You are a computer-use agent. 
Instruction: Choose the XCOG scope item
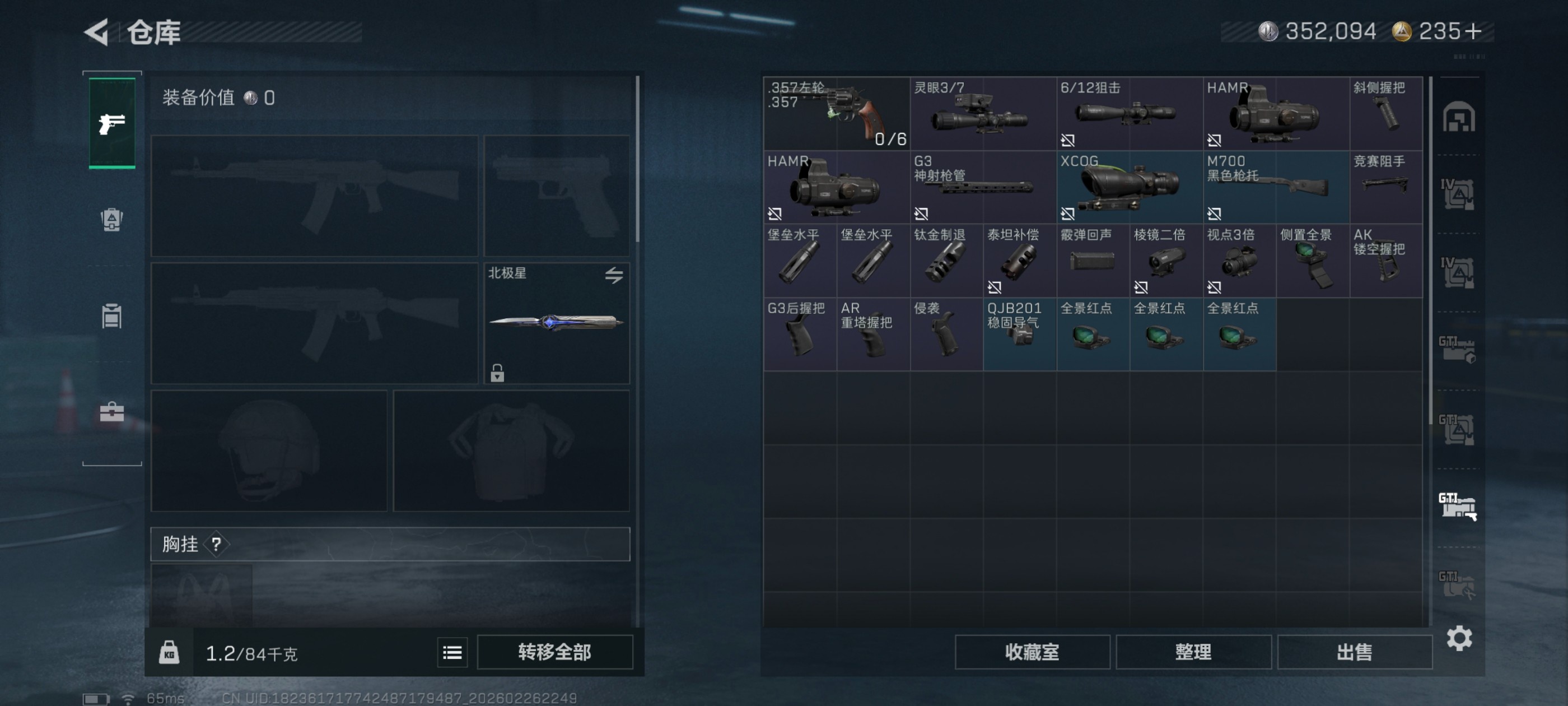1129,187
